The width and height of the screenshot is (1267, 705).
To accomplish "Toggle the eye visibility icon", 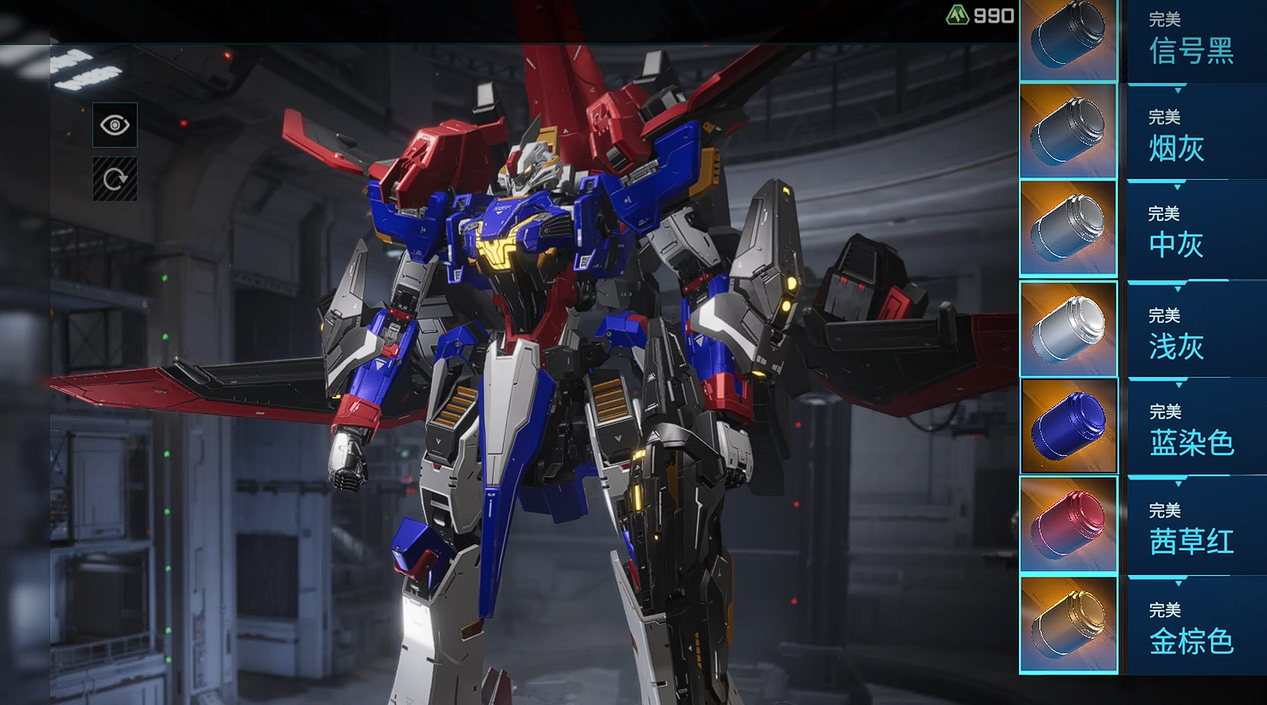I will 115,125.
